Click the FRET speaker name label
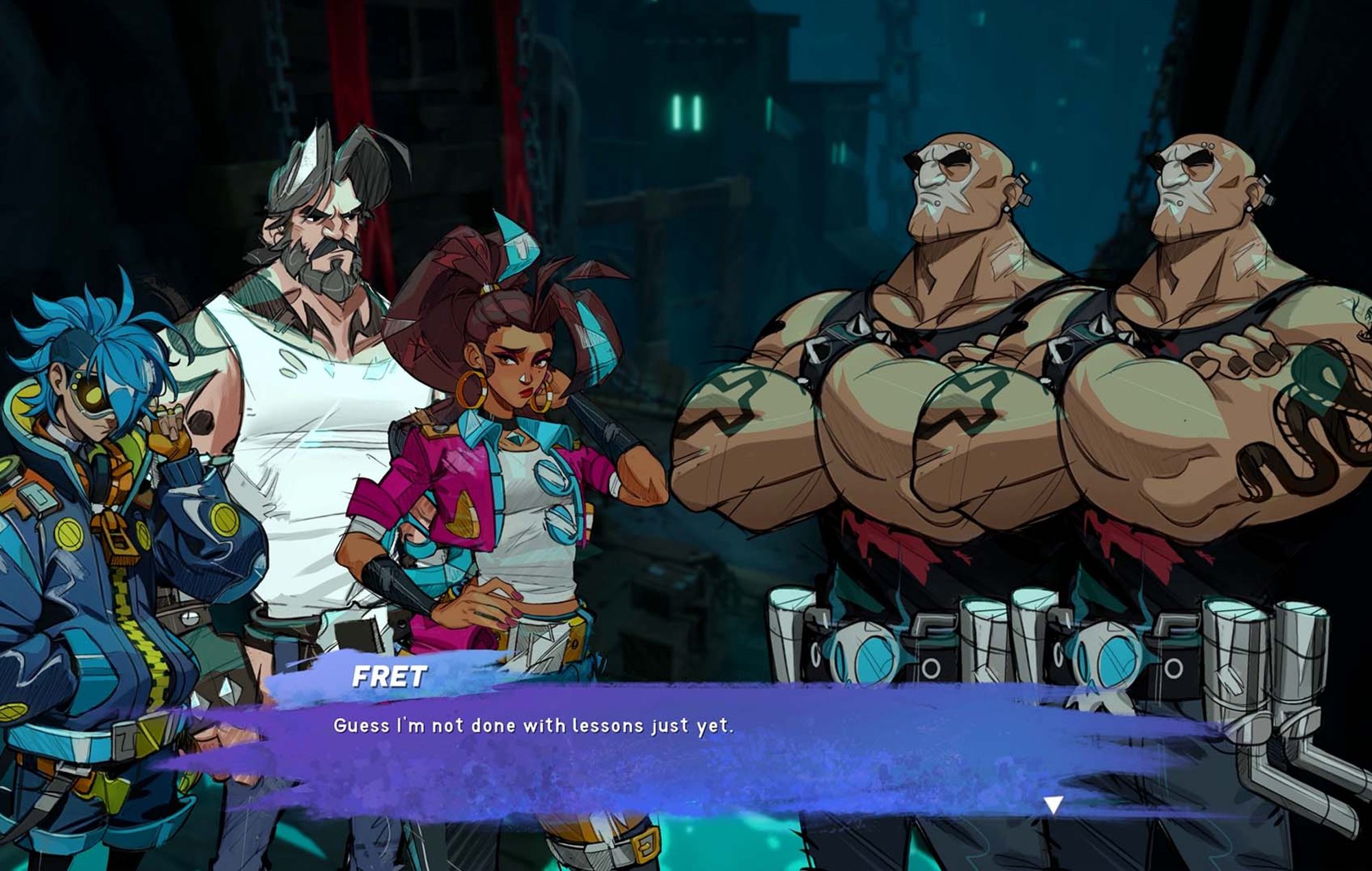 tap(388, 677)
